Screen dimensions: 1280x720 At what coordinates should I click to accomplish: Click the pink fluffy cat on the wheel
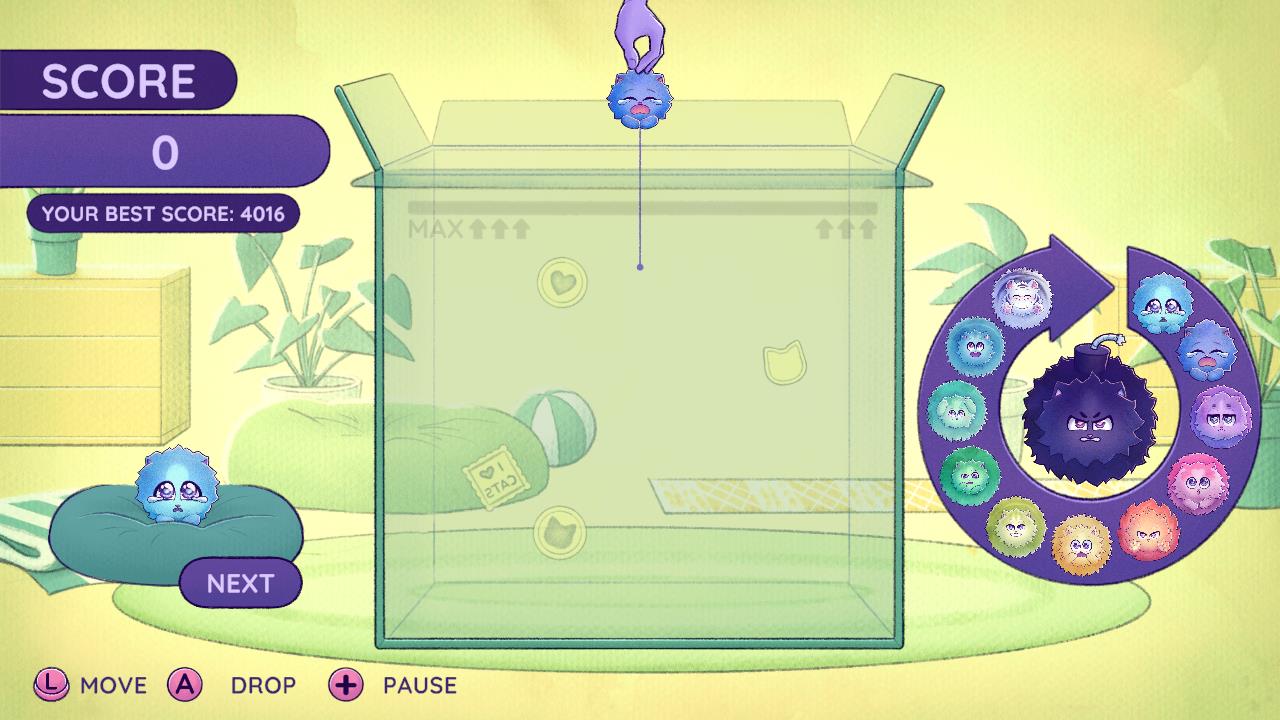tap(1196, 483)
